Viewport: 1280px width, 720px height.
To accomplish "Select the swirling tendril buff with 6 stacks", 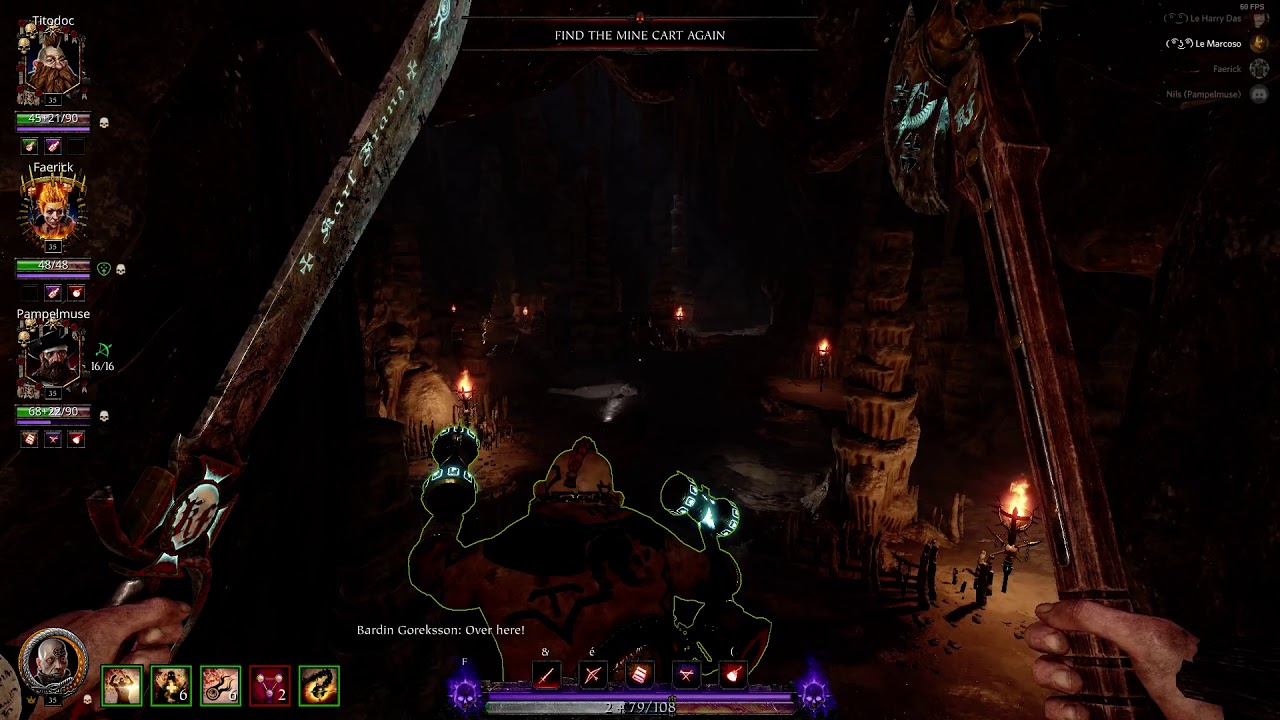I will 220,686.
